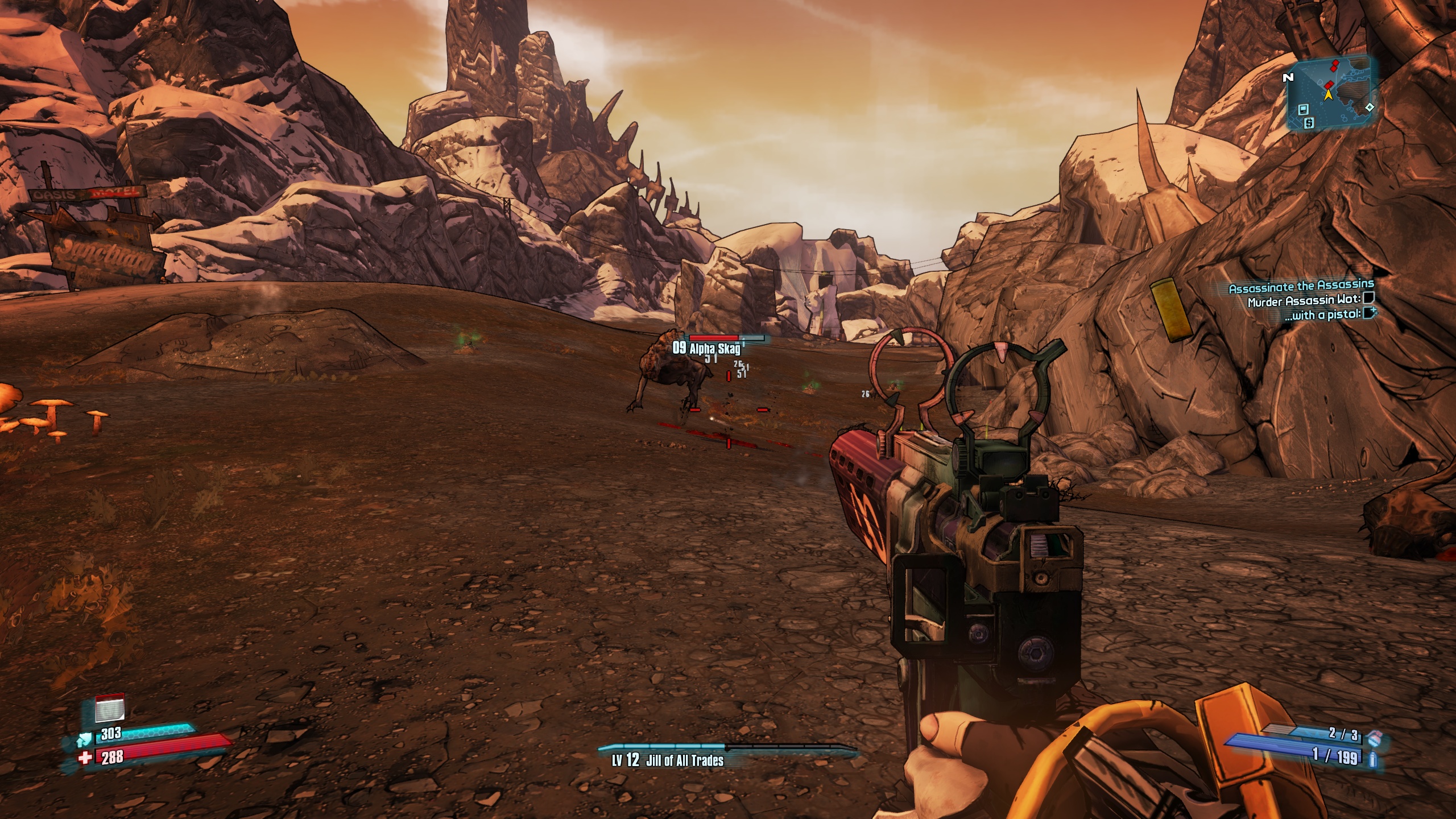Open the Assassinate the Assassins quest tracker
This screenshot has height=819, width=1456.
1301,288
